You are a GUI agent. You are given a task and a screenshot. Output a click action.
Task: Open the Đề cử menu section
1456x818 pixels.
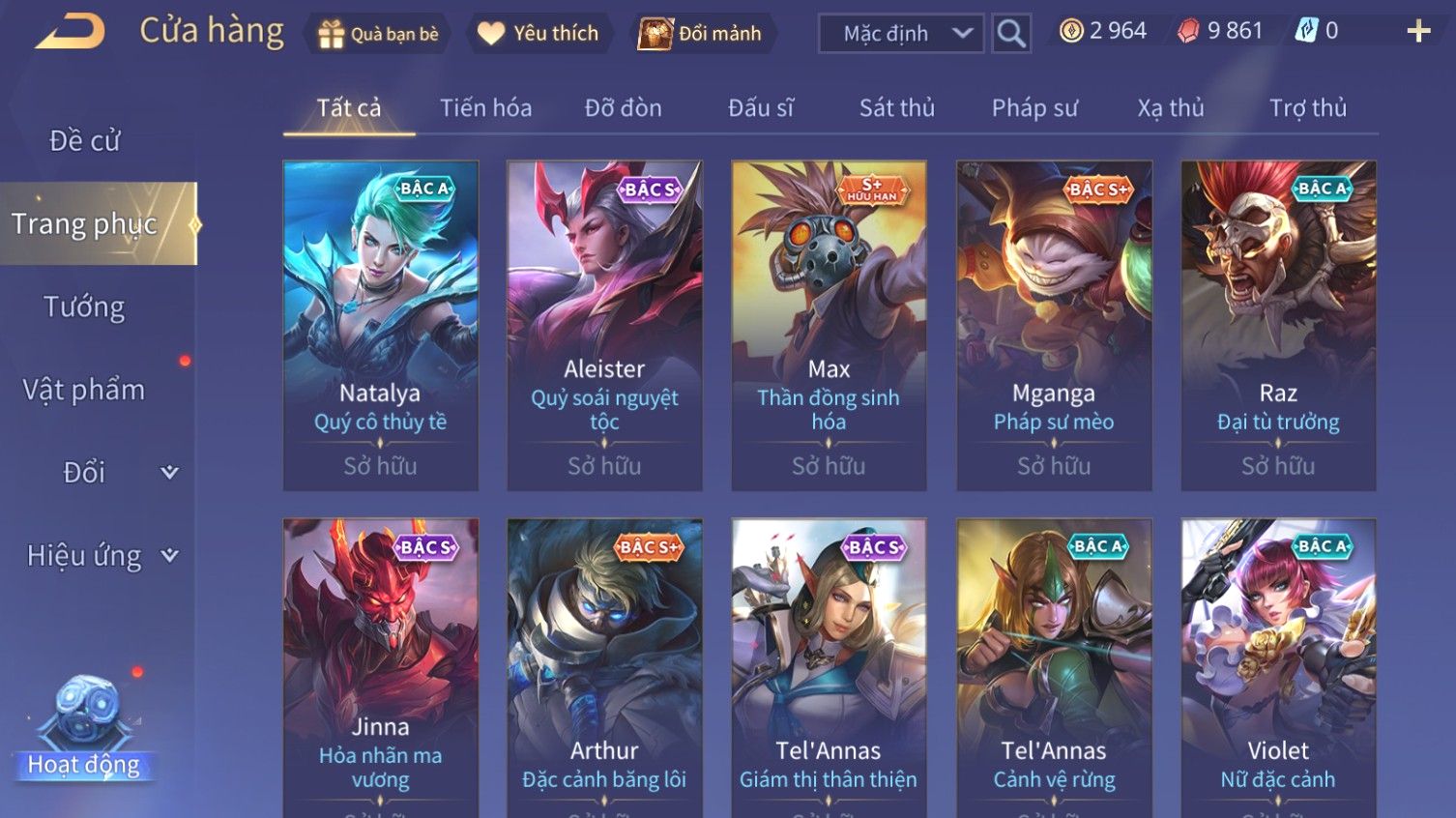(x=85, y=141)
